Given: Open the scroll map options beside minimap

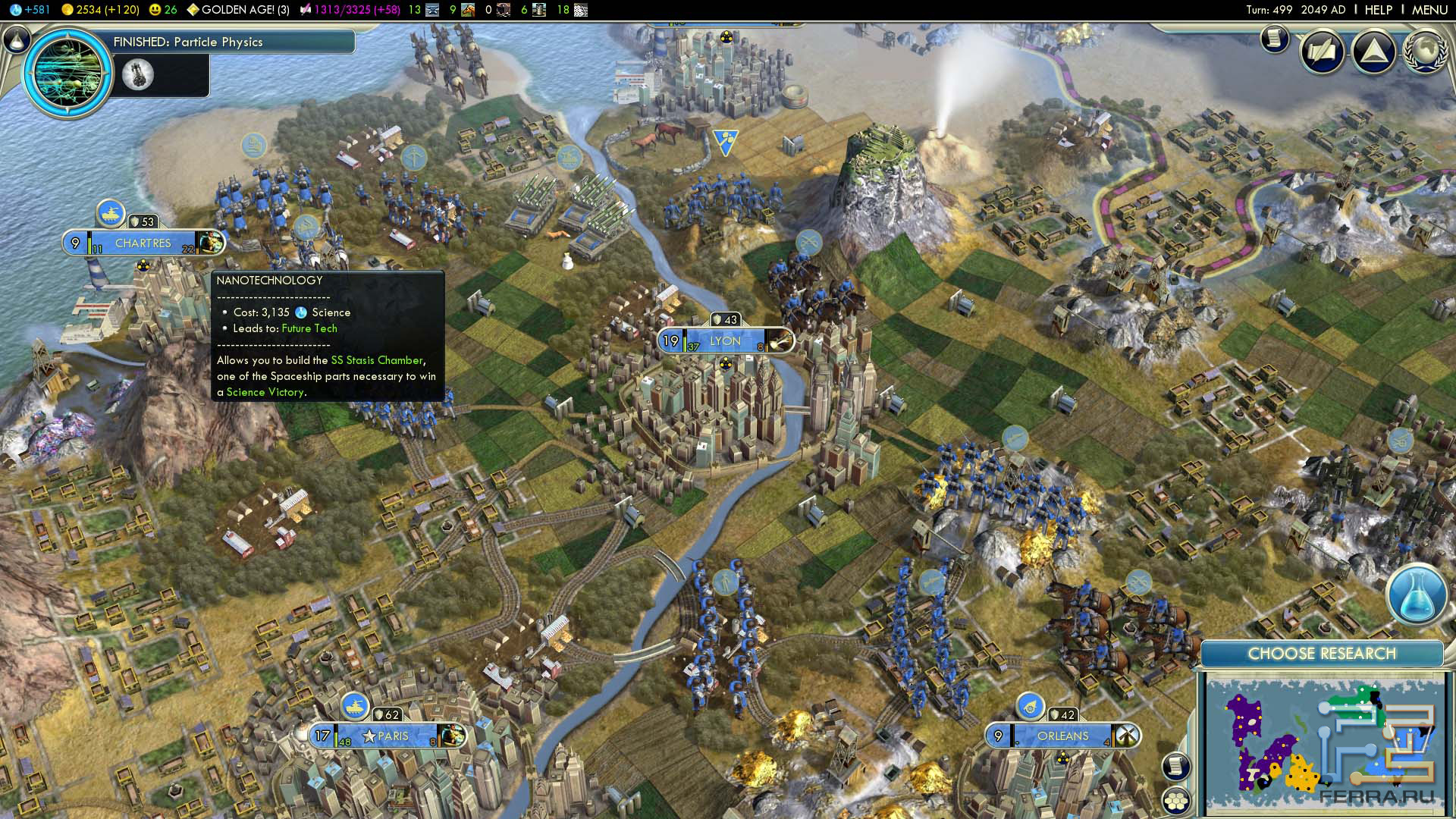Looking at the screenshot, I should [1176, 766].
